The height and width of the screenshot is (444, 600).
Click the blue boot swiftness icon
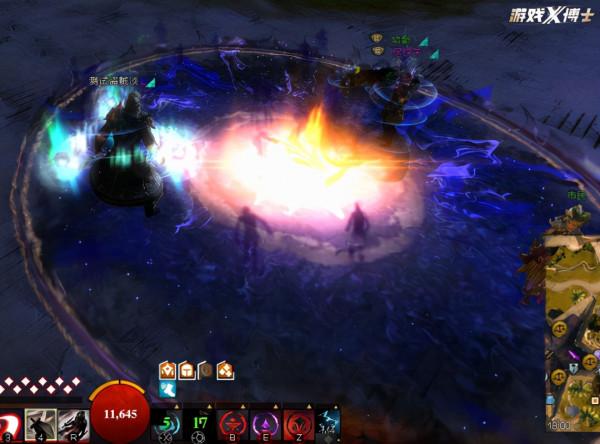[x=168, y=389]
